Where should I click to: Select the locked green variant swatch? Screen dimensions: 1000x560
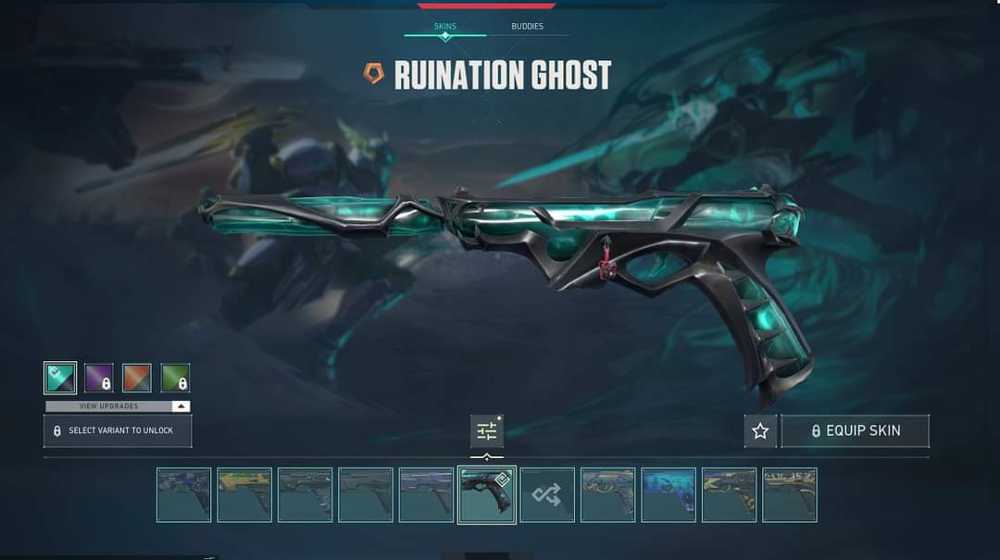175,377
